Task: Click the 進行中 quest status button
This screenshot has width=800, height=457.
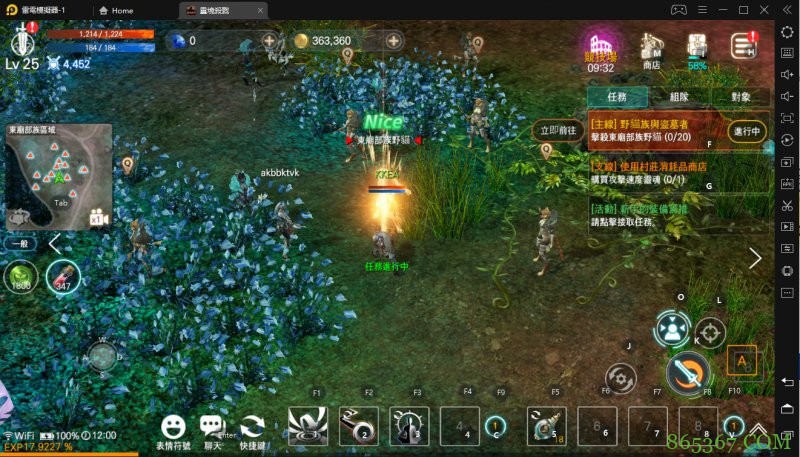Action: tap(747, 131)
